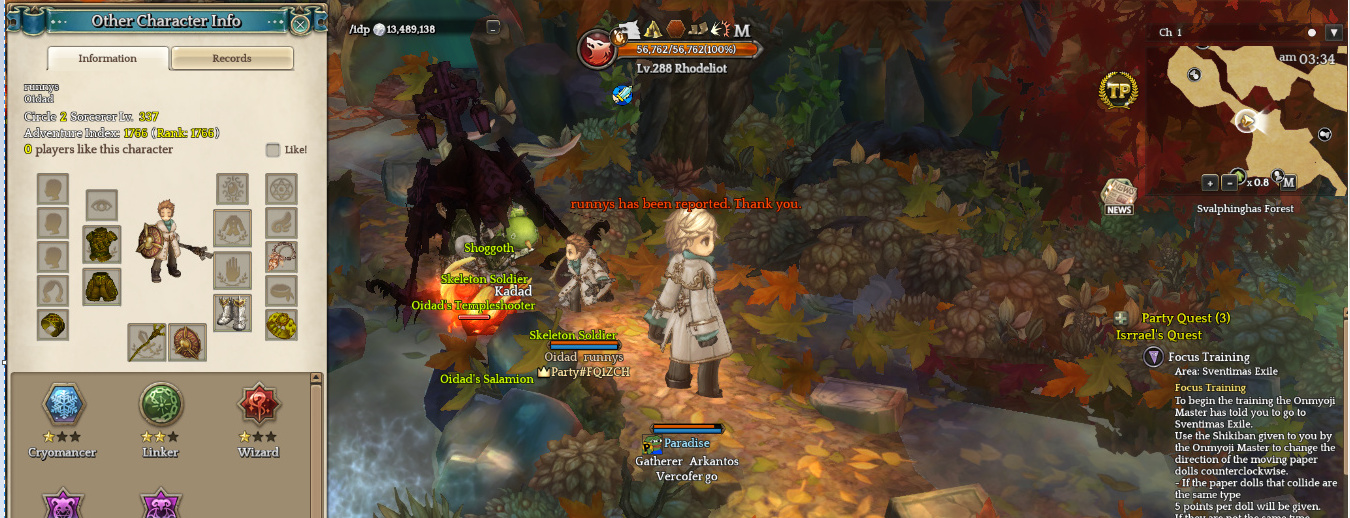
Task: Zoom in the minimap with plus button
Action: pos(1210,183)
